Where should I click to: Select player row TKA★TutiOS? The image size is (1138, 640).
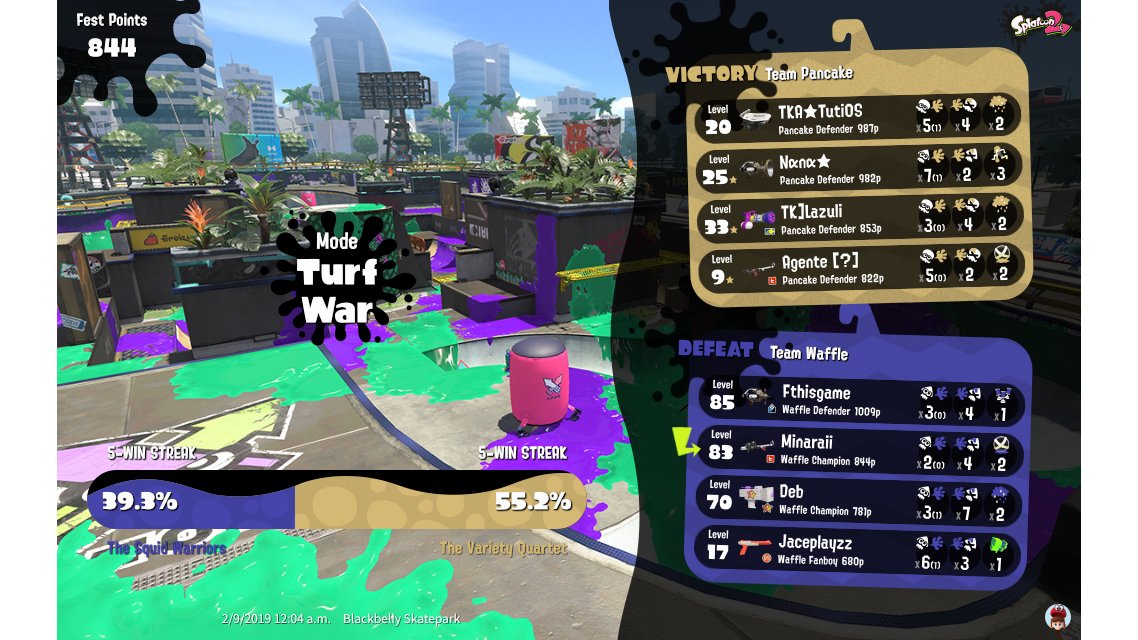(858, 116)
